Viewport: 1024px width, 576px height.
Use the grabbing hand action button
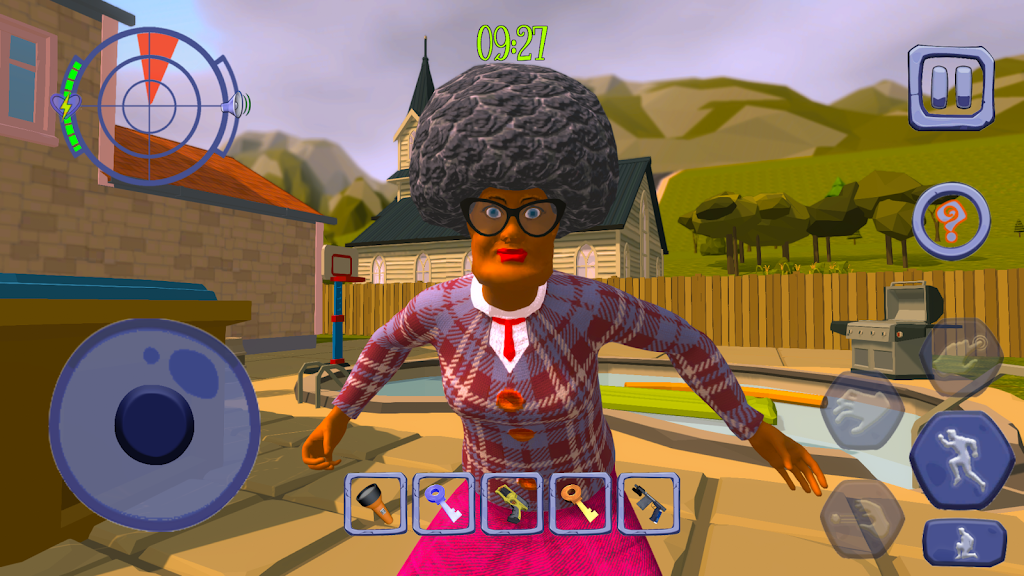(x=862, y=409)
